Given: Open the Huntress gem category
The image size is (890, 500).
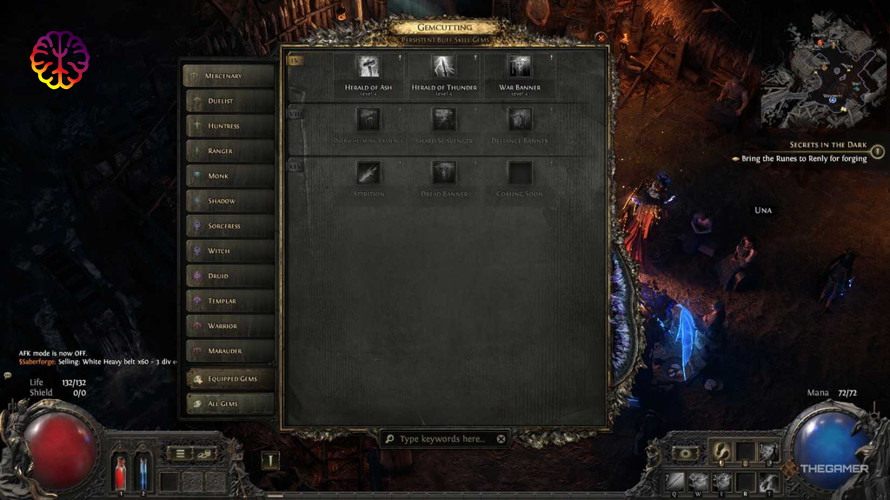Looking at the screenshot, I should tap(229, 126).
